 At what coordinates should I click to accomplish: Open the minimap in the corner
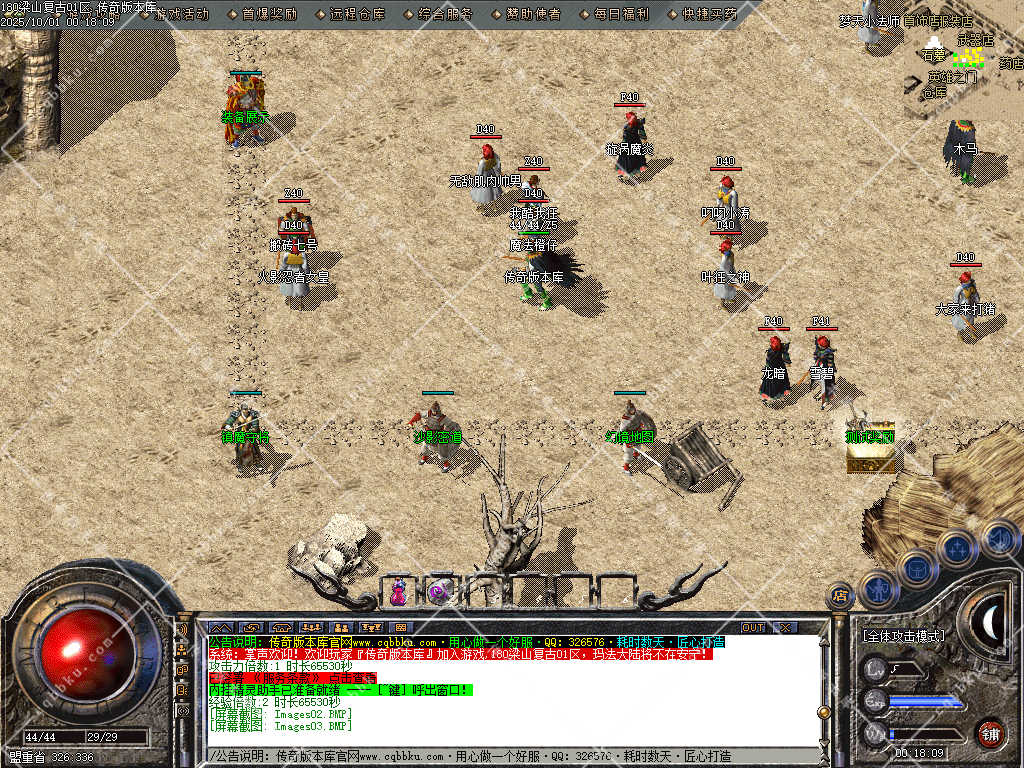coord(960,60)
